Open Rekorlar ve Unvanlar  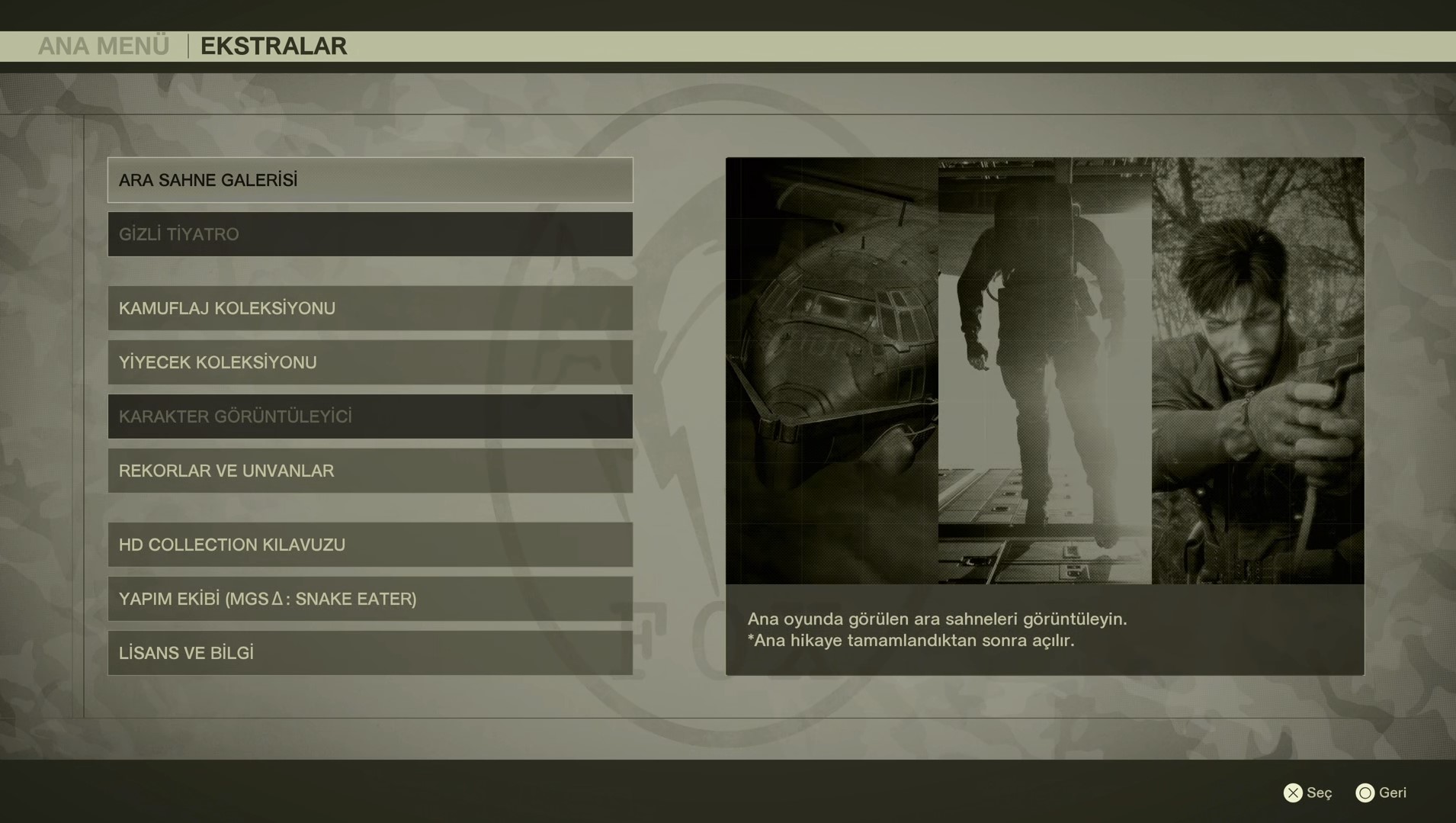370,471
